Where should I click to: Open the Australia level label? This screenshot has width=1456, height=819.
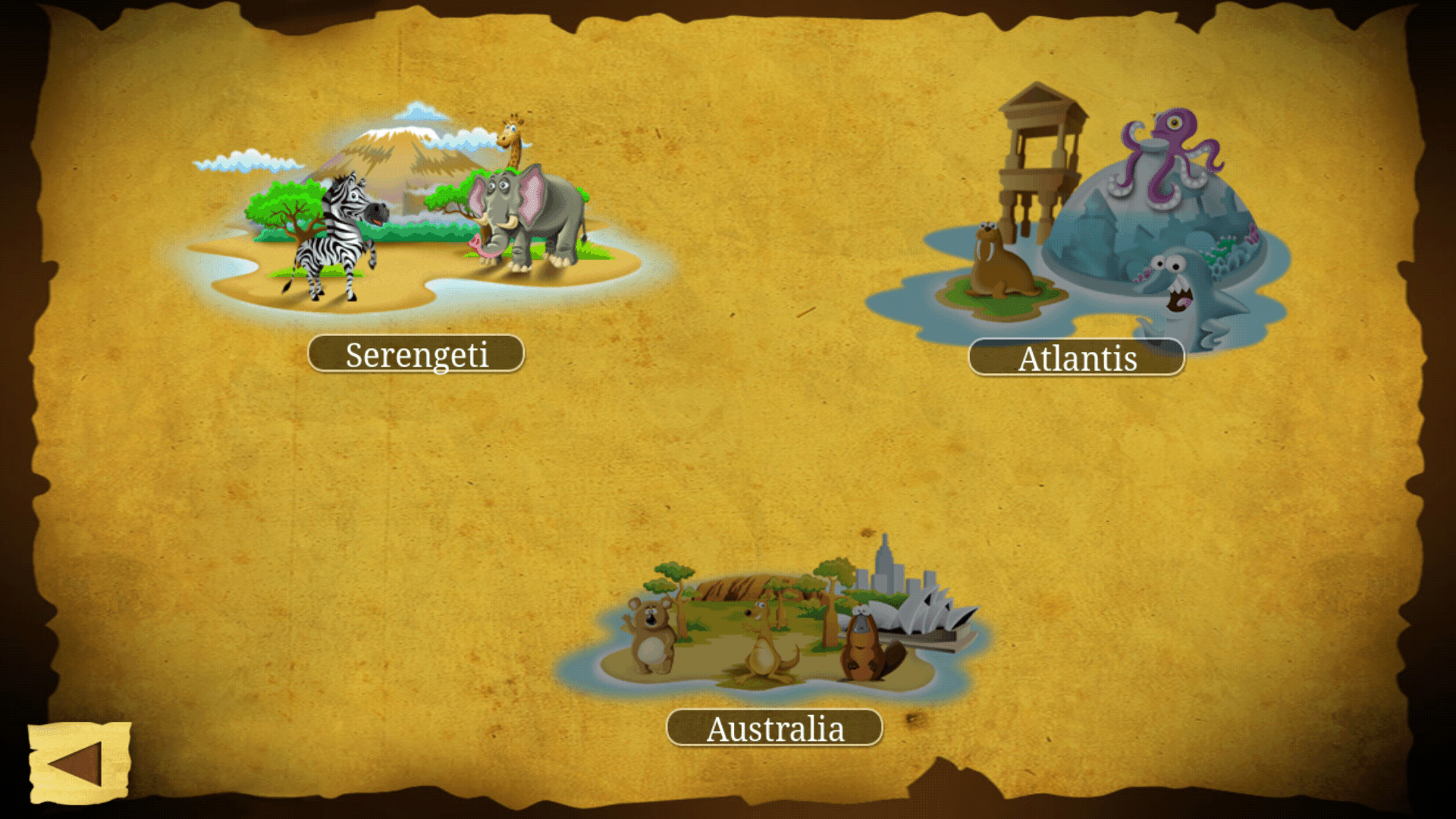774,728
